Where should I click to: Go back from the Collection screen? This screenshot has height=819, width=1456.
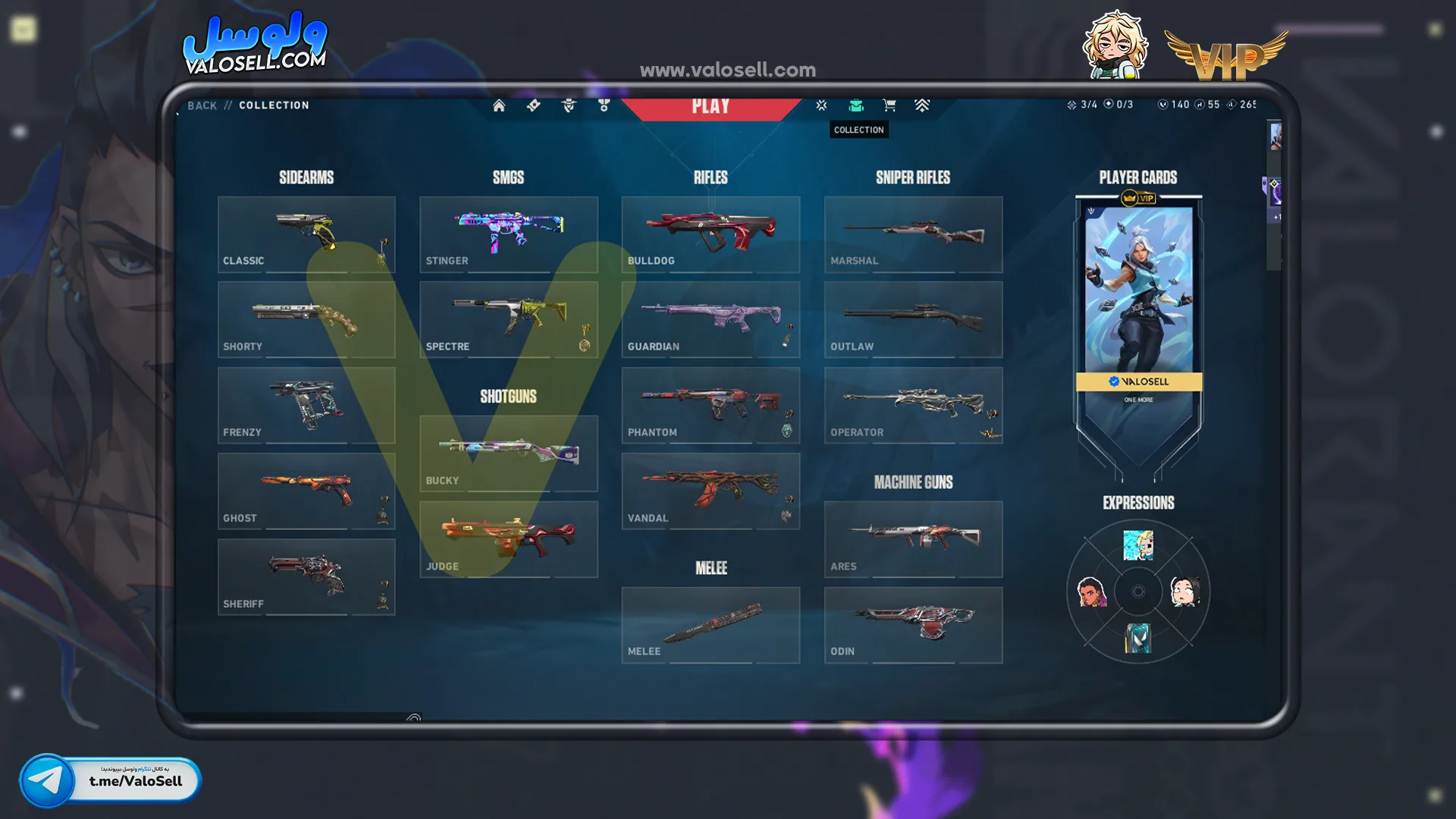pyautogui.click(x=202, y=105)
